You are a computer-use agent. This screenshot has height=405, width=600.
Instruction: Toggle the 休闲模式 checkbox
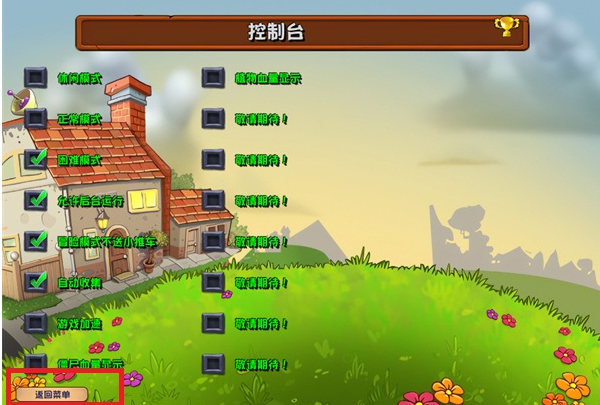[x=36, y=77]
